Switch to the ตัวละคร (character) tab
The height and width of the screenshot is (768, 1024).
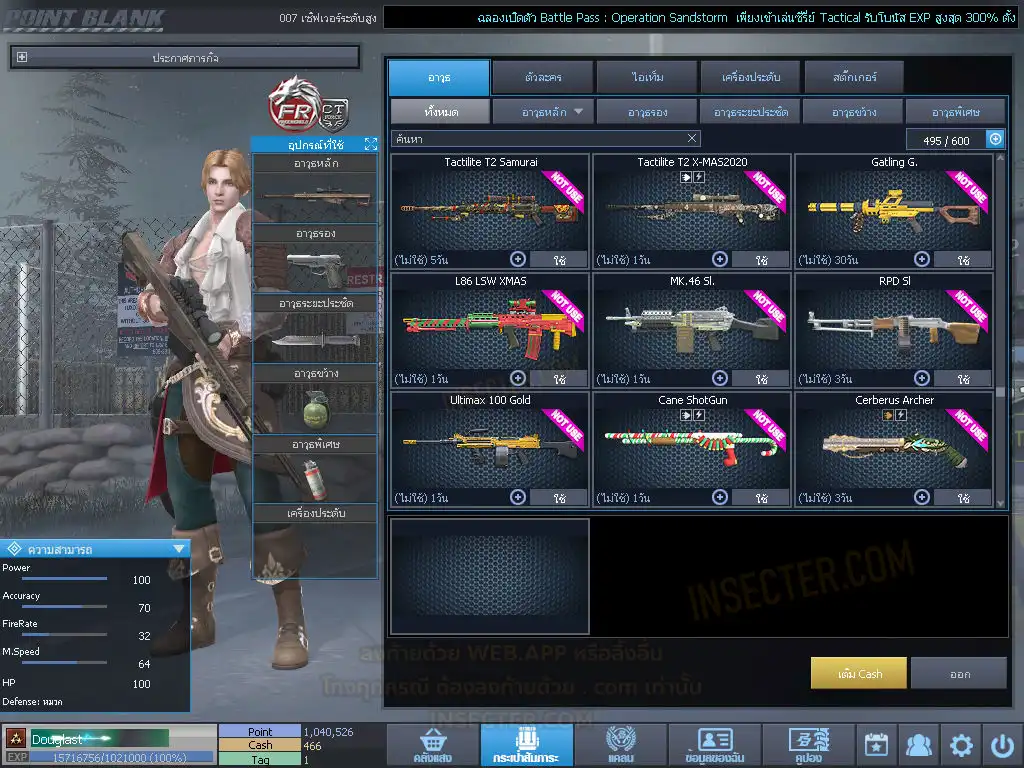tap(542, 77)
